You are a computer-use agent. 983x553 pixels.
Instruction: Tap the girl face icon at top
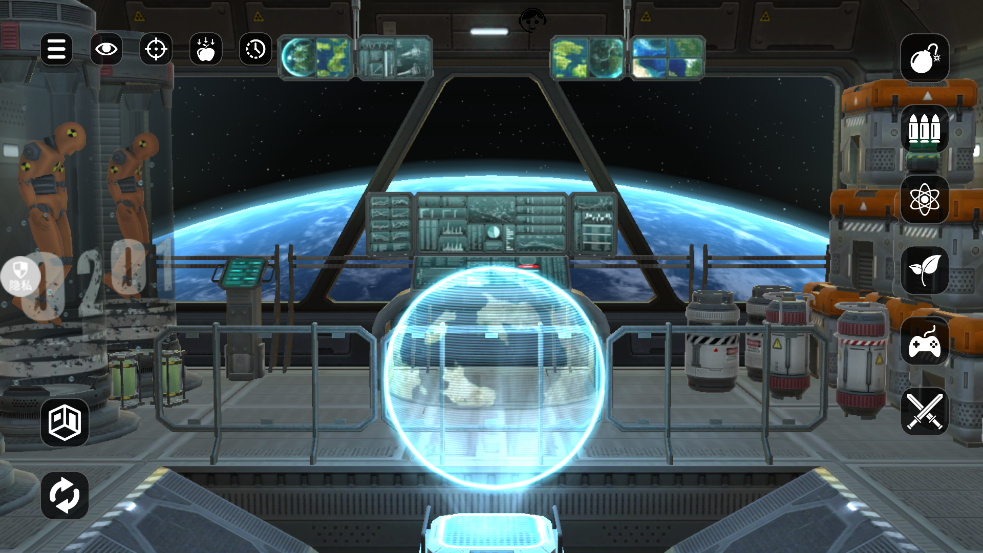[x=532, y=19]
